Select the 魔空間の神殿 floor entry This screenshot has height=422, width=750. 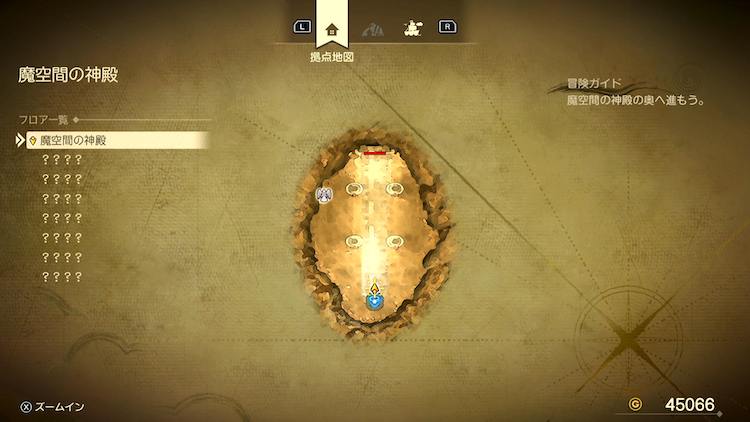115,141
